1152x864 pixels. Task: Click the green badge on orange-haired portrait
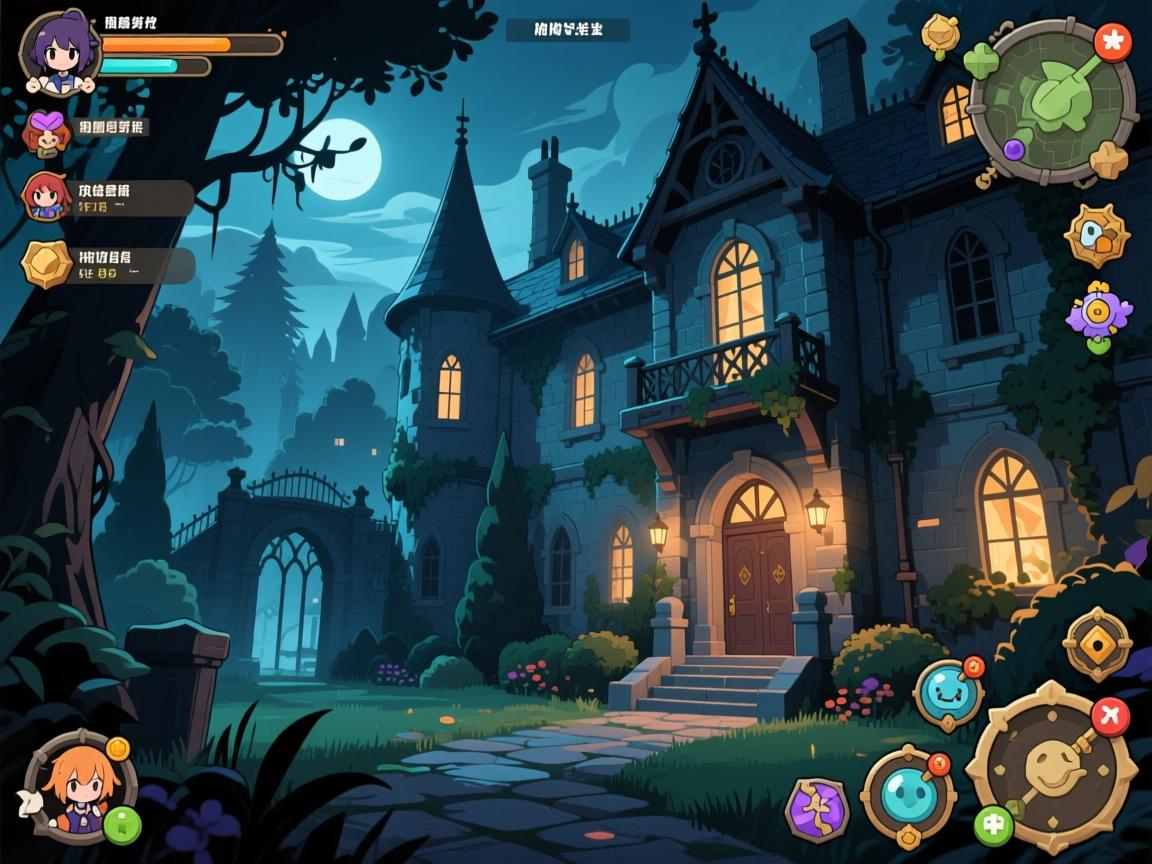coord(122,825)
